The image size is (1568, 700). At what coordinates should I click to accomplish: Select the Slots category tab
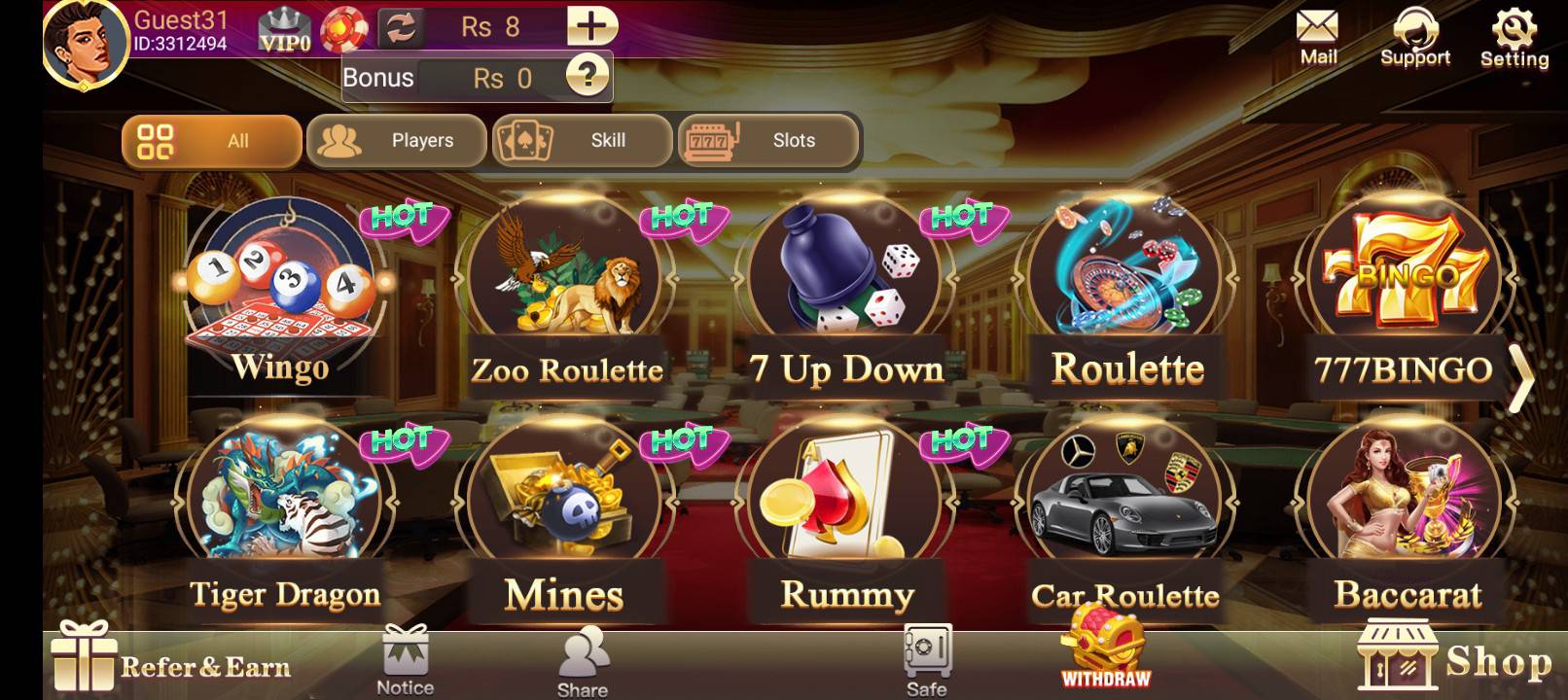[769, 141]
